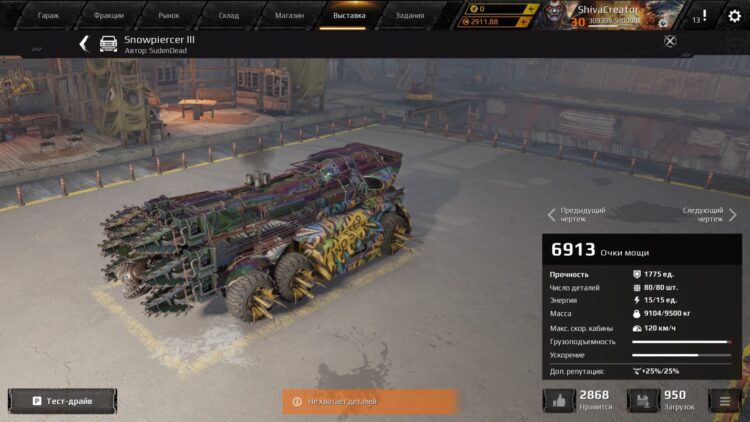Open the list menu button in the corner
This screenshot has height=422, width=750.
724,401
